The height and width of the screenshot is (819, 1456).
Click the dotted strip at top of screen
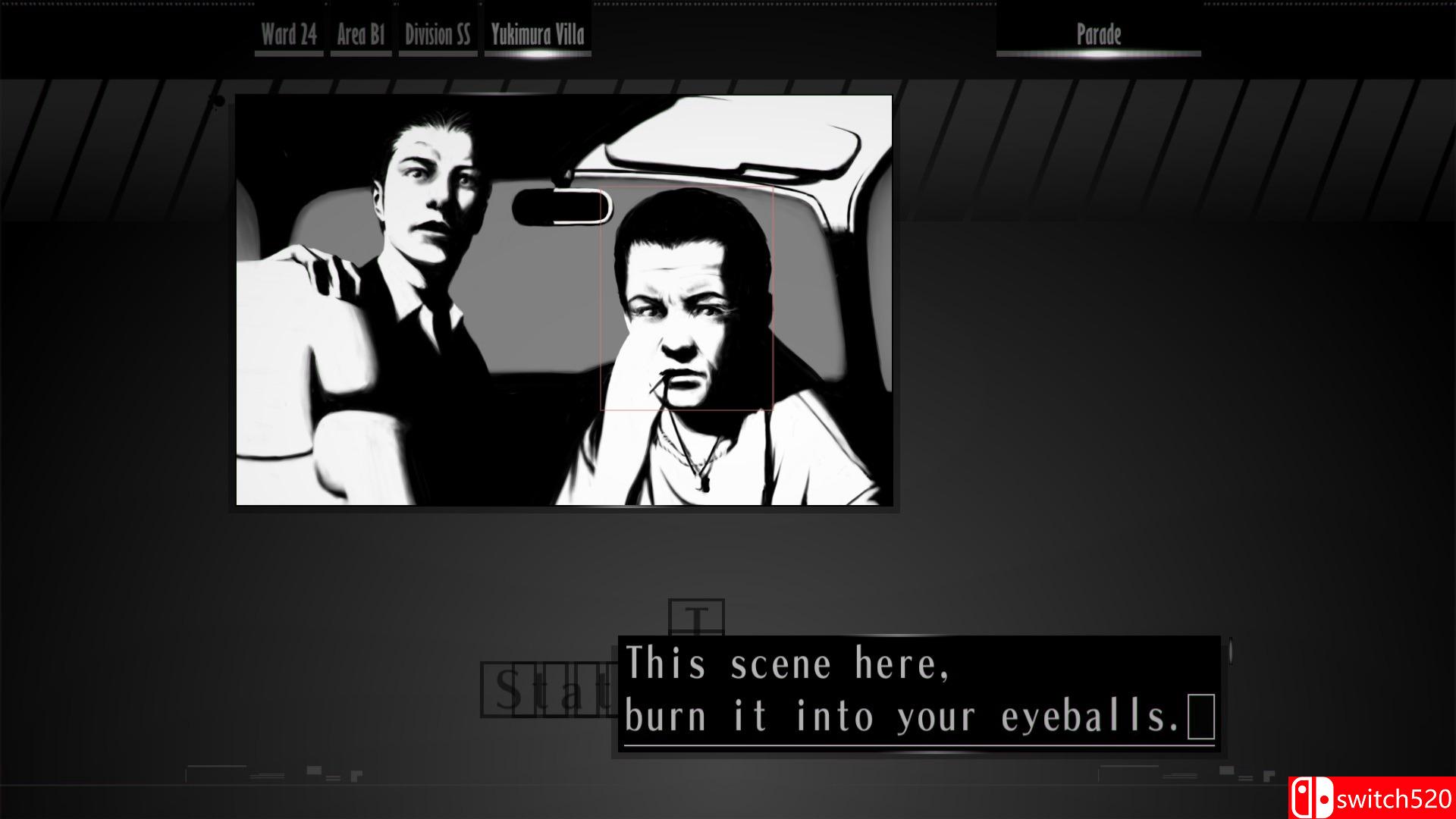[x=728, y=5]
